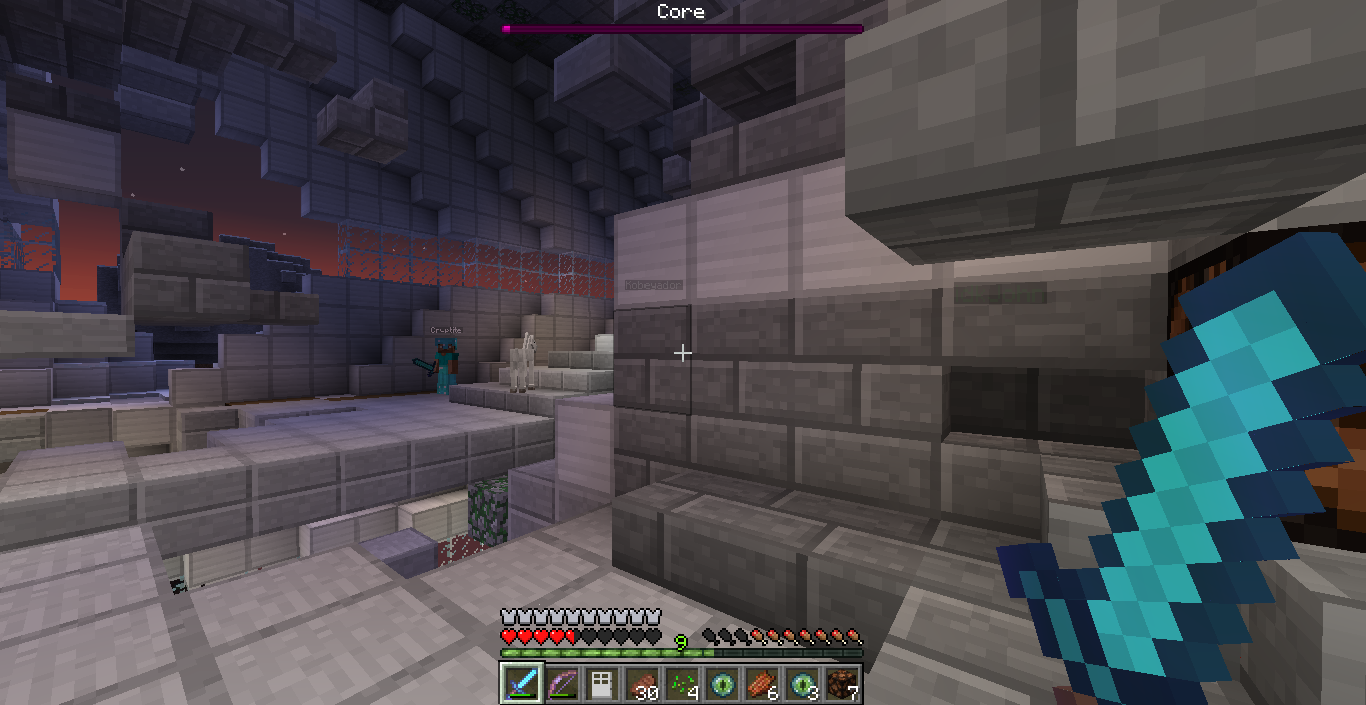The image size is (1366, 705).
Task: Select the enchanted bow hotbar slot
Action: coord(562,683)
